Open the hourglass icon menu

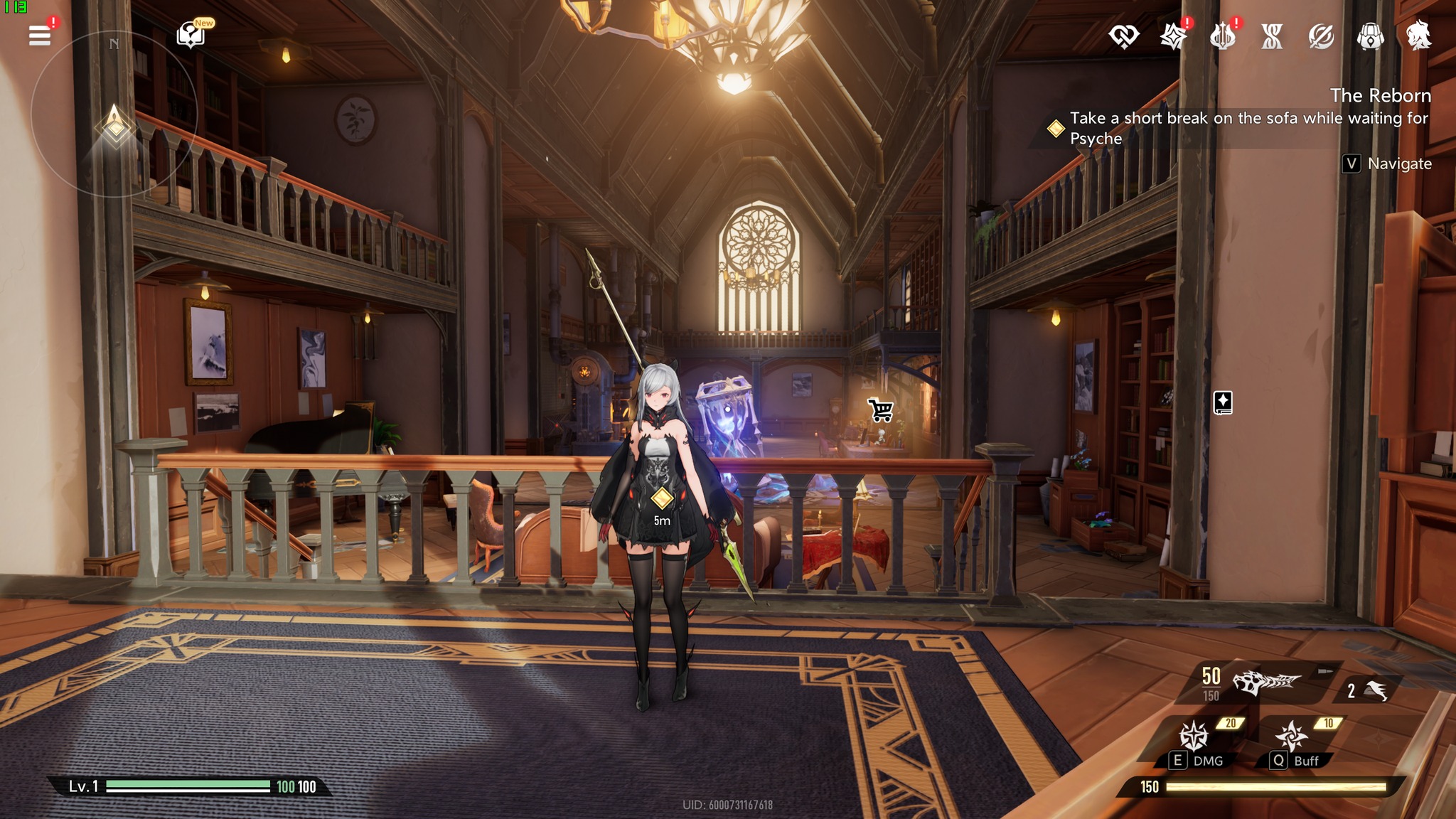[x=1272, y=36]
